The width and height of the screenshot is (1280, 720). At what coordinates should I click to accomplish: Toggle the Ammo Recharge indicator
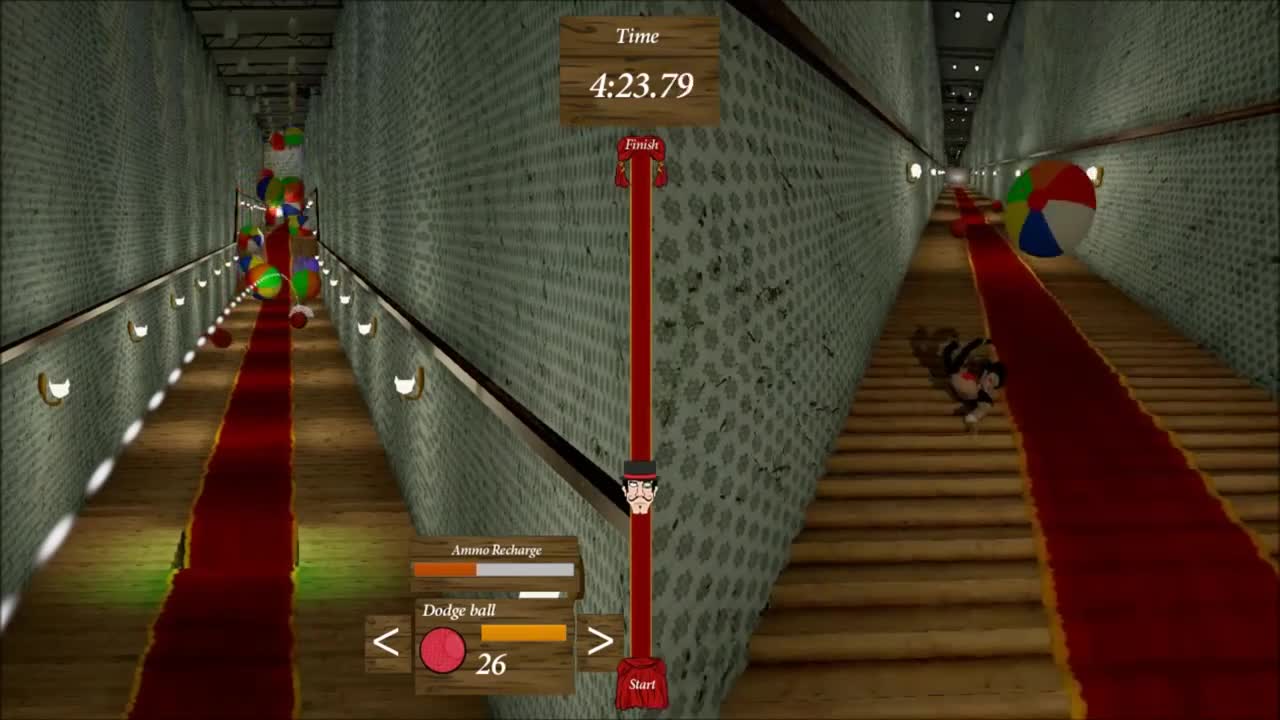(492, 570)
